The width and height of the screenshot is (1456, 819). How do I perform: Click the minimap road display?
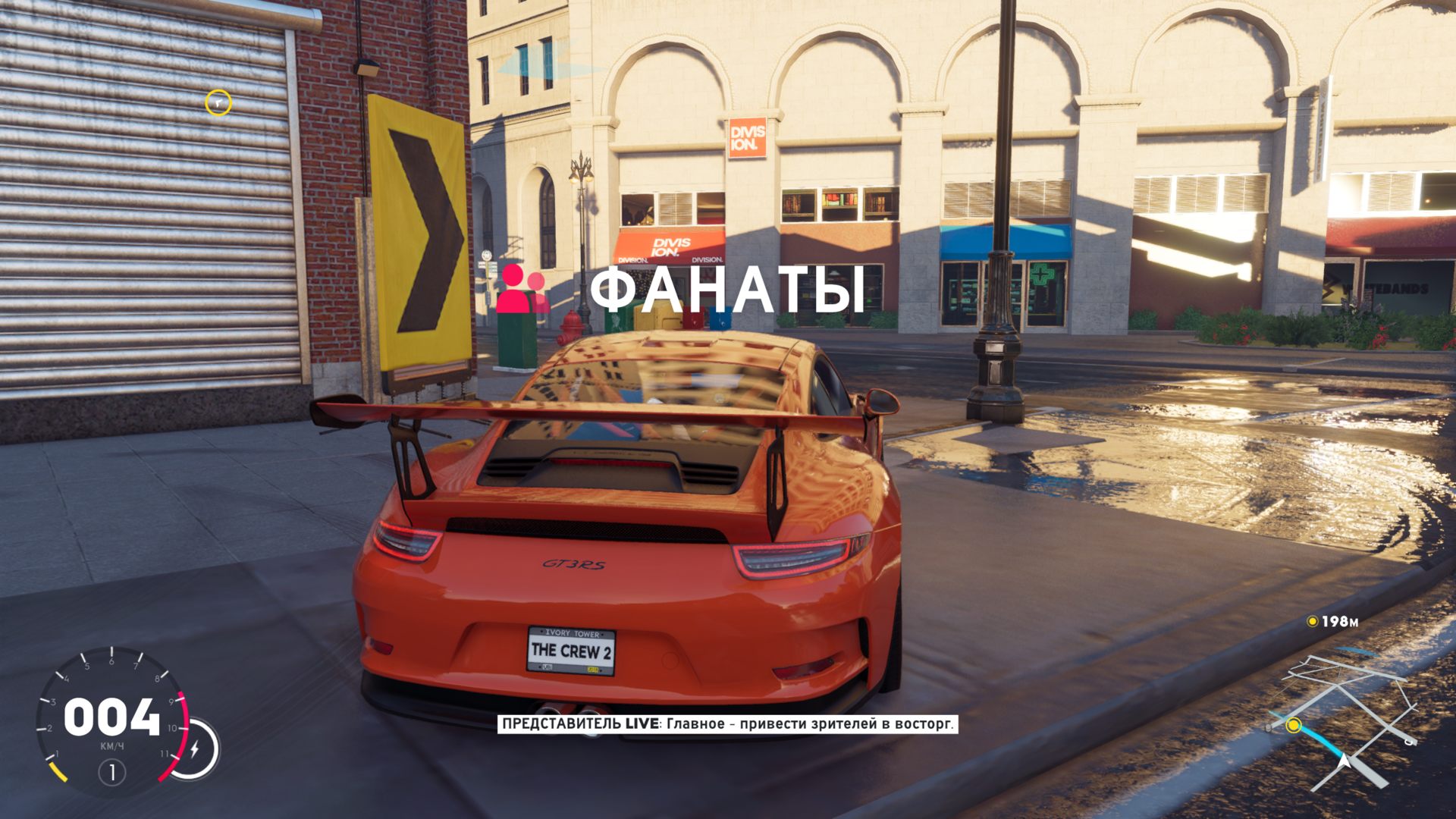[x=1341, y=722]
